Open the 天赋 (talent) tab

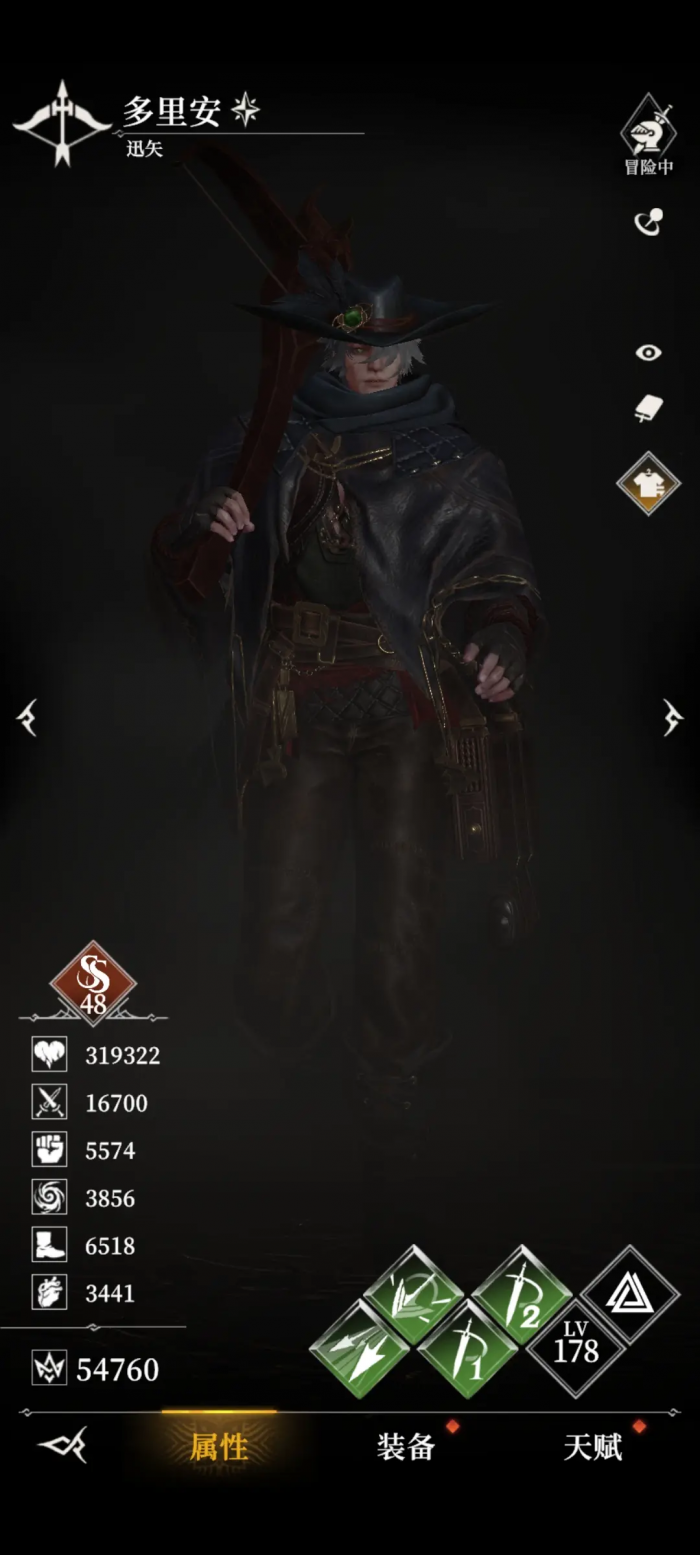[593, 1446]
